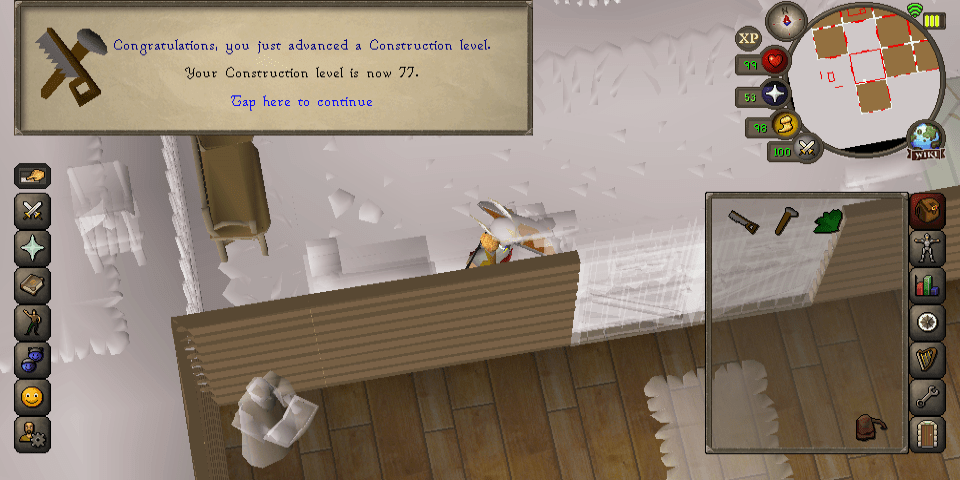Select the green leaf item in inventory
This screenshot has width=960, height=480.
828,221
